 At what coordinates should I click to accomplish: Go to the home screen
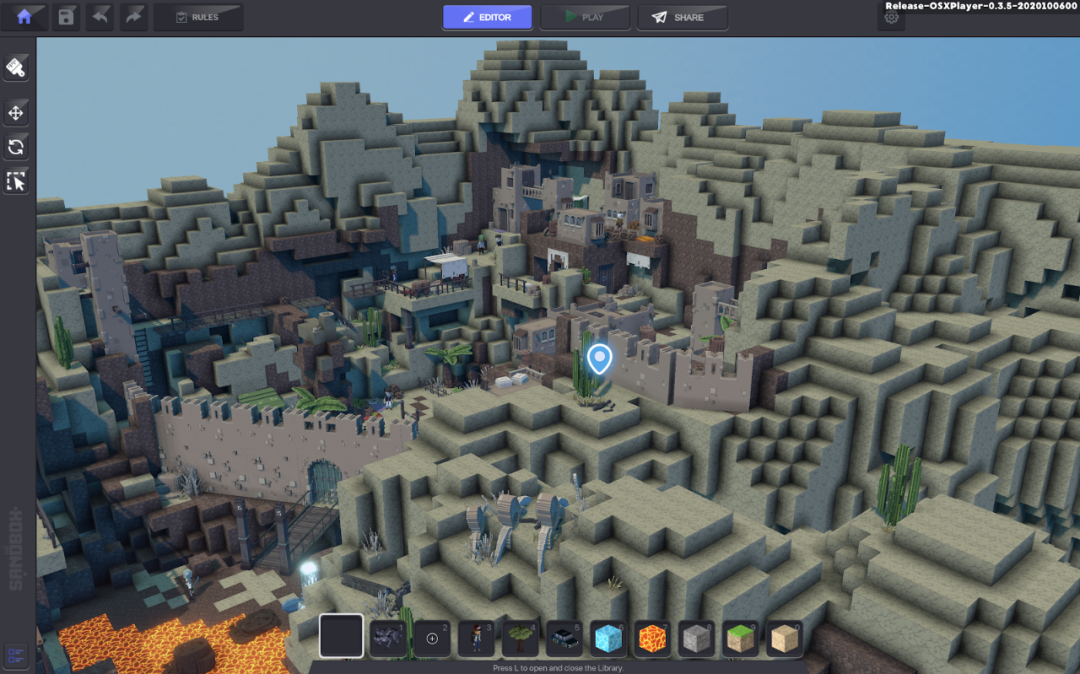[24, 17]
